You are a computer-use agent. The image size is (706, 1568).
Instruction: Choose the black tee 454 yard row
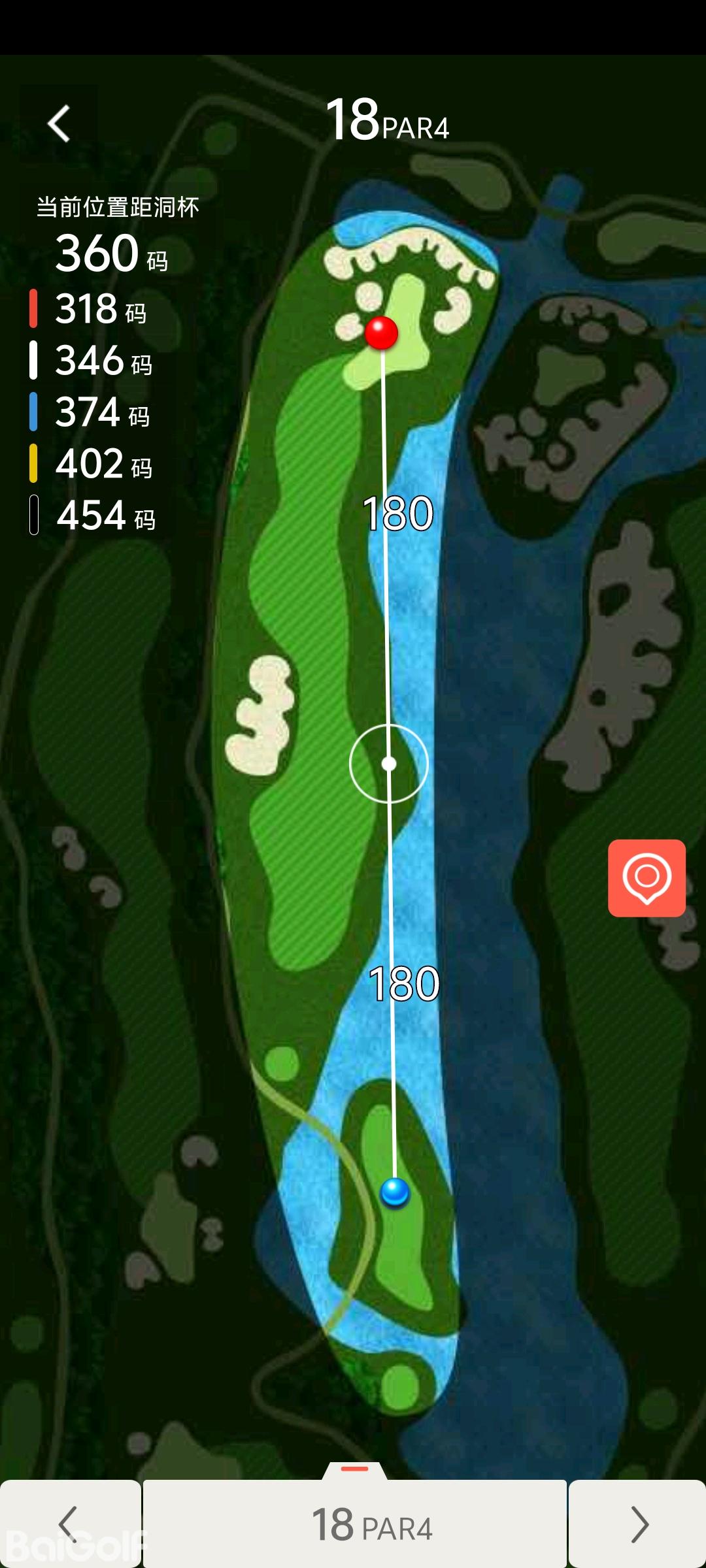[x=92, y=515]
